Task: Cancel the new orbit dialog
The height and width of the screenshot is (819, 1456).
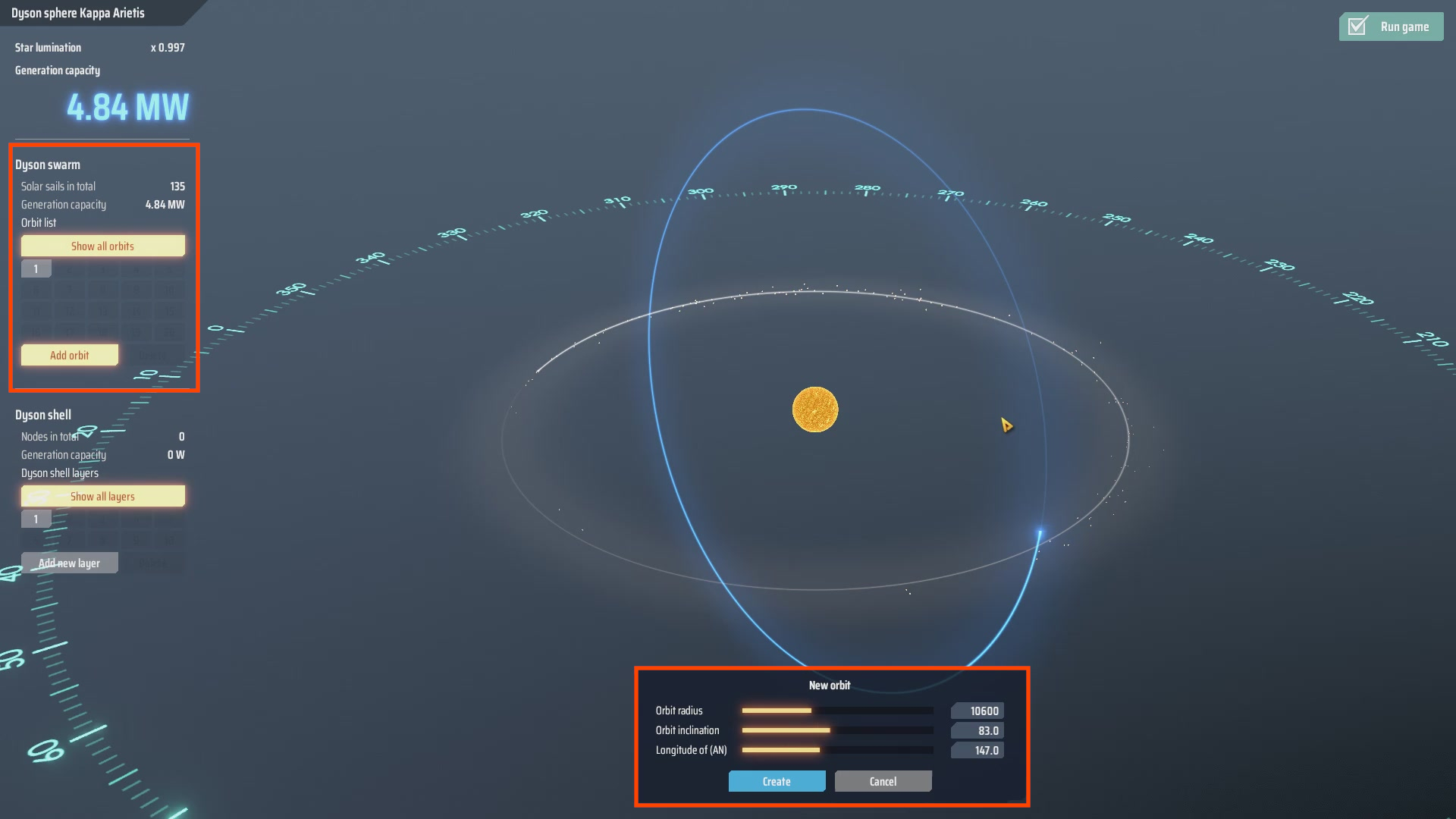Action: coord(882,781)
